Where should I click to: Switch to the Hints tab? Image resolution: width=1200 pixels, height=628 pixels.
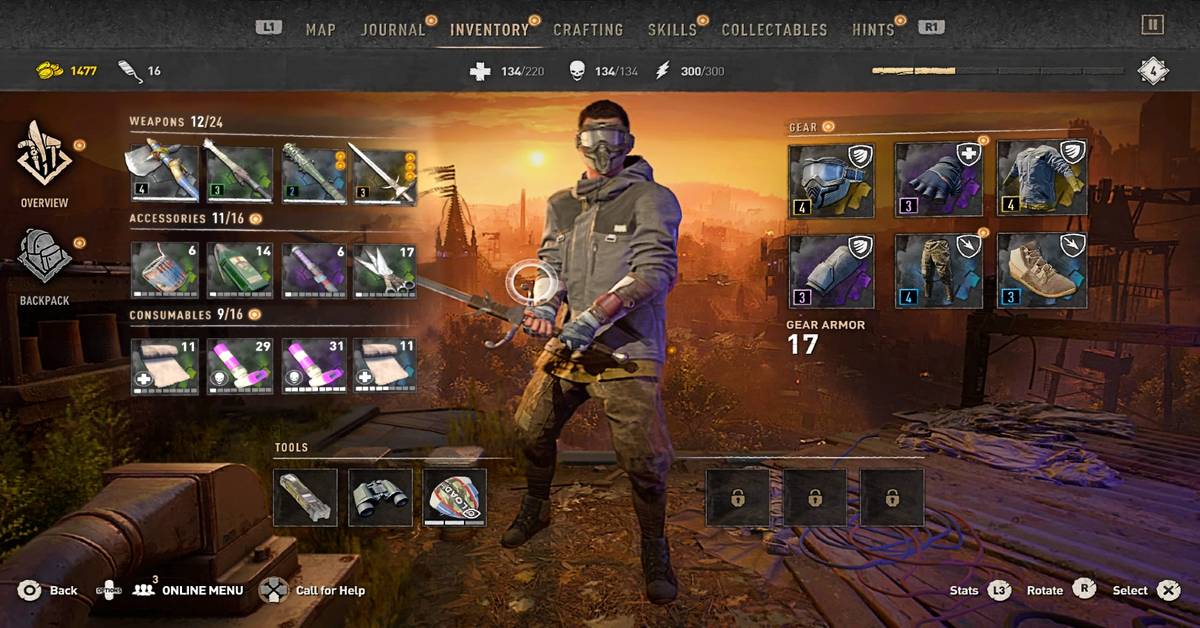[x=873, y=29]
